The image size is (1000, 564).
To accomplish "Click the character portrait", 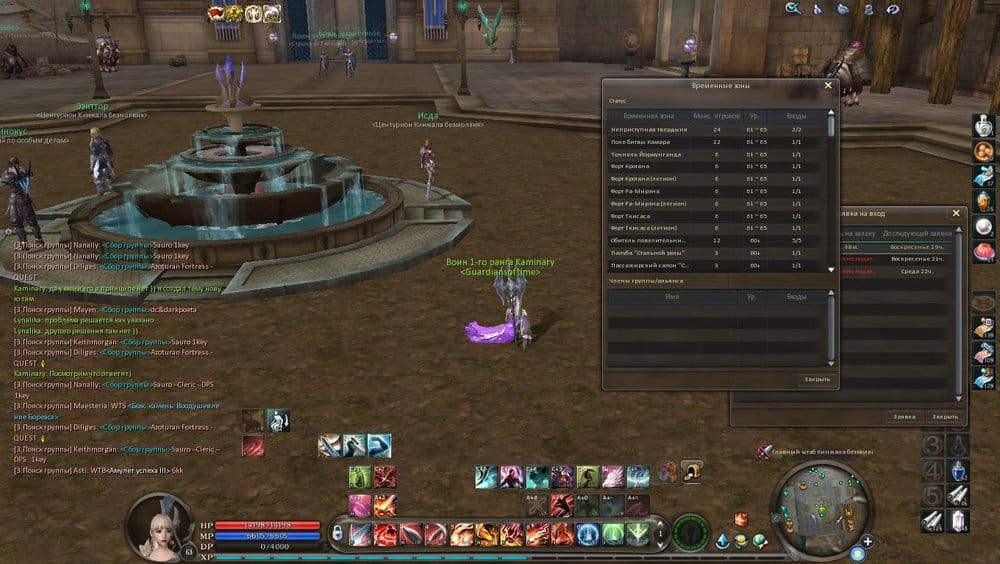I will pos(160,523).
